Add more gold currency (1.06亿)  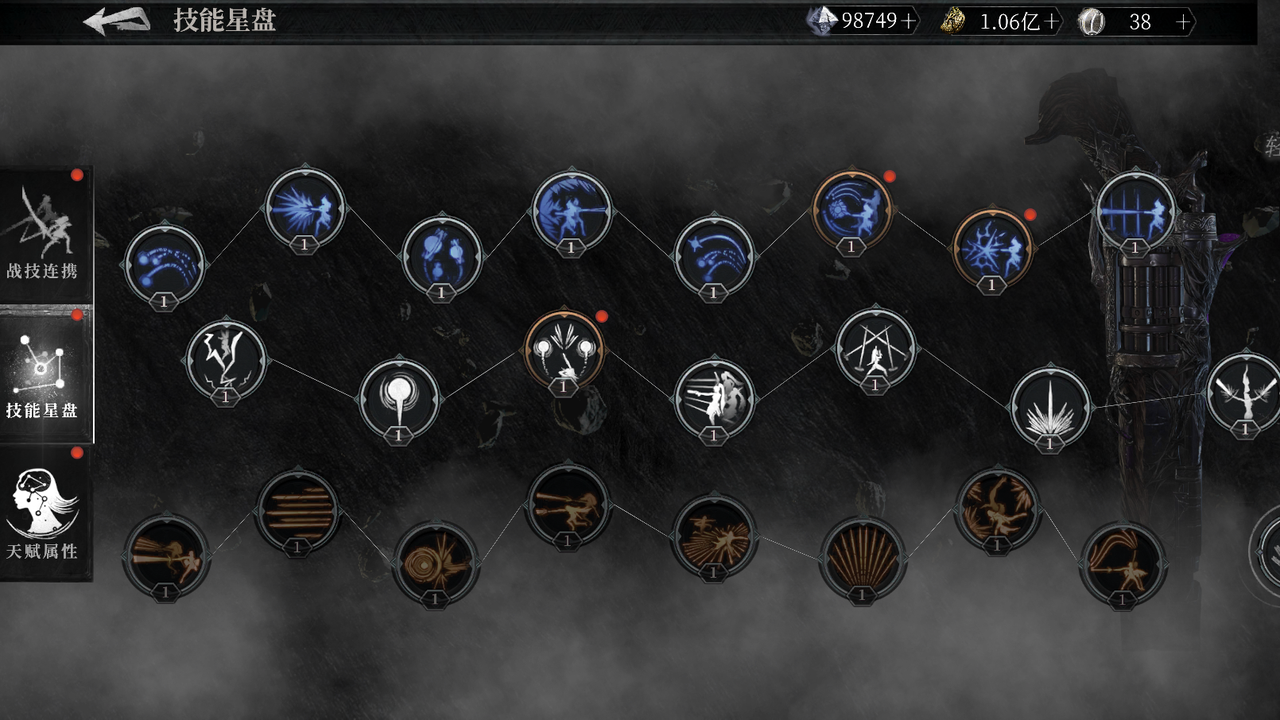tap(1051, 22)
